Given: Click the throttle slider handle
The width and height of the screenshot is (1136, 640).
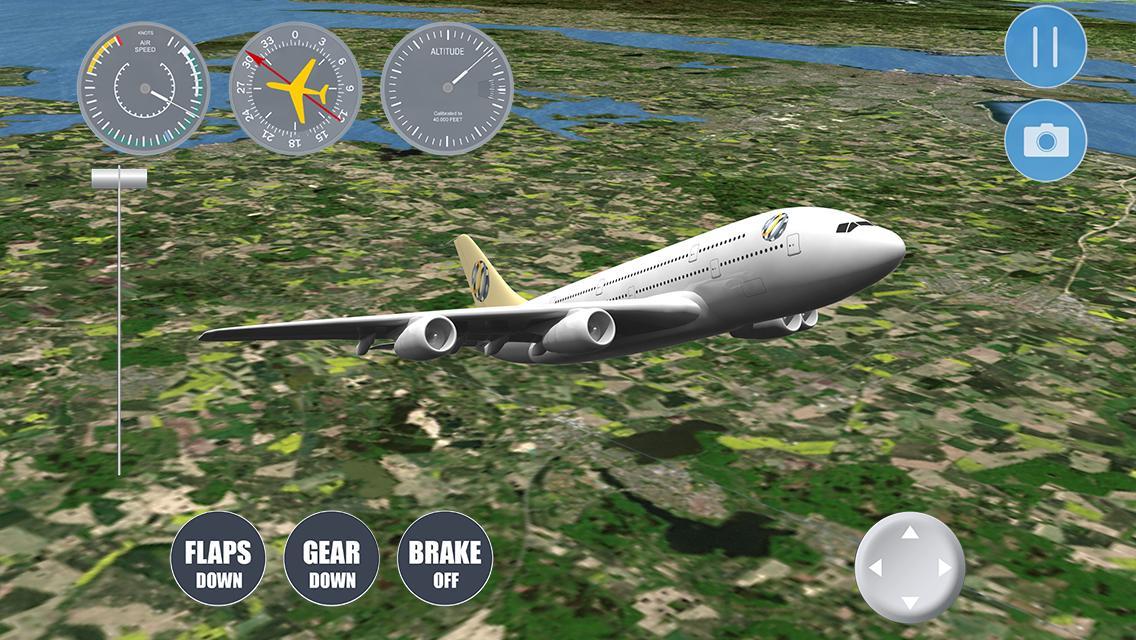Looking at the screenshot, I should click(119, 179).
